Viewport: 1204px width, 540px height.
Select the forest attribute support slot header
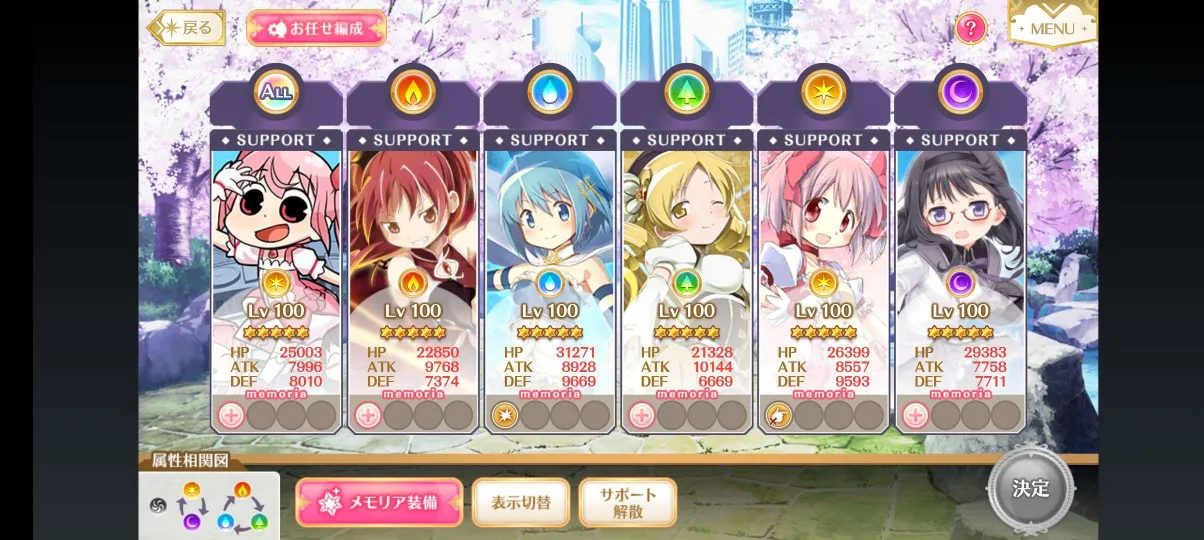coord(687,93)
